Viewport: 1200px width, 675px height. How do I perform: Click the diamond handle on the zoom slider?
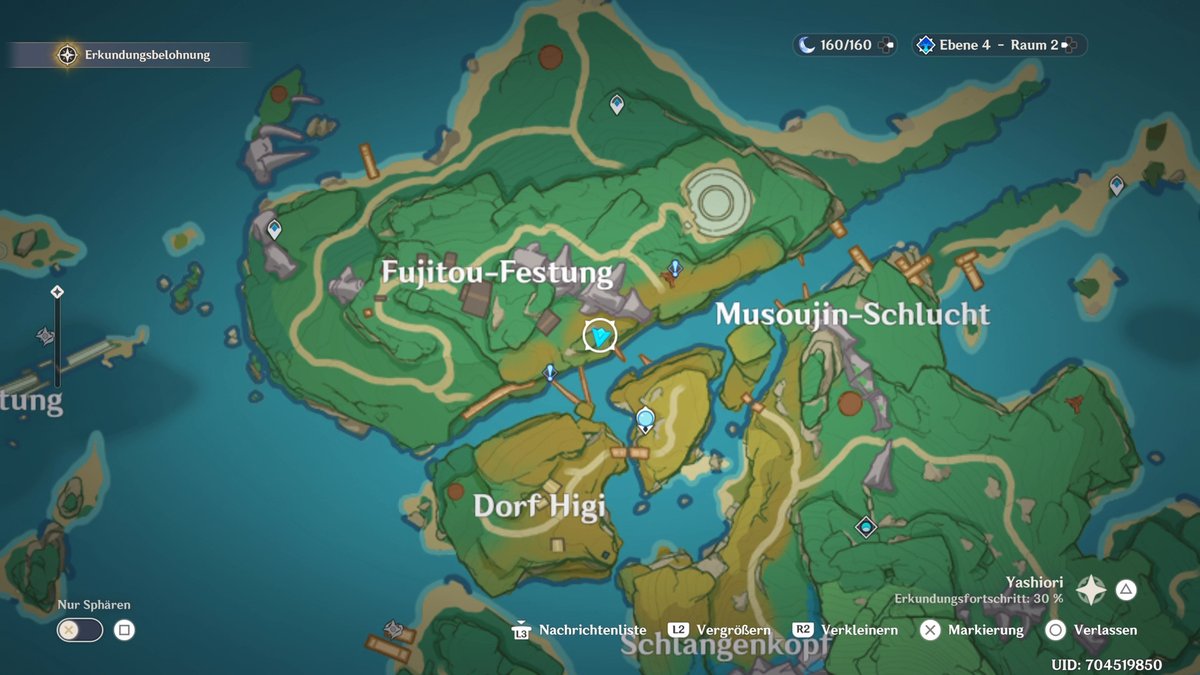(57, 292)
